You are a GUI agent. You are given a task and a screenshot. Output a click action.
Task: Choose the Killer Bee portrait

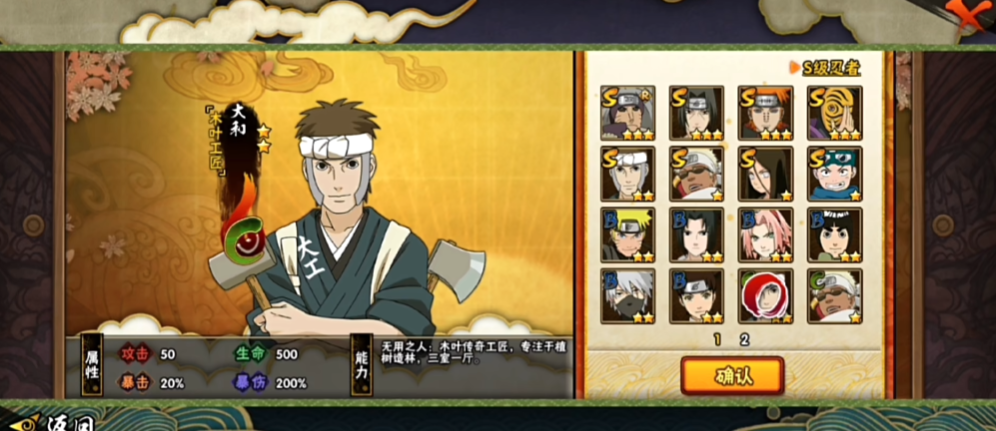[x=696, y=174]
